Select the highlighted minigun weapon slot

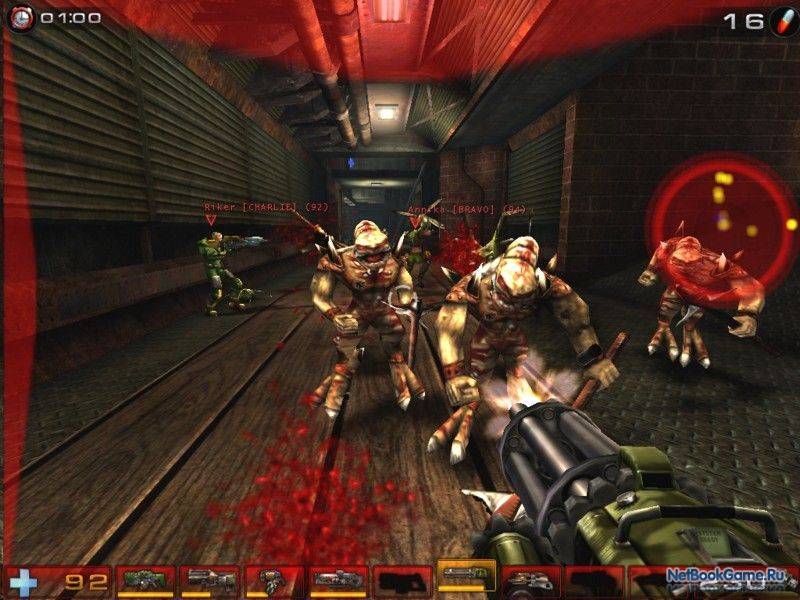467,577
